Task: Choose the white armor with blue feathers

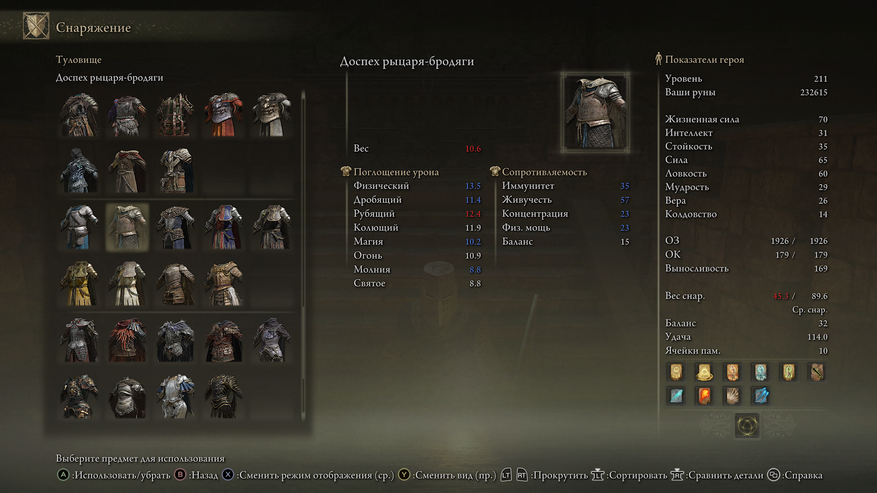Action: click(x=174, y=396)
